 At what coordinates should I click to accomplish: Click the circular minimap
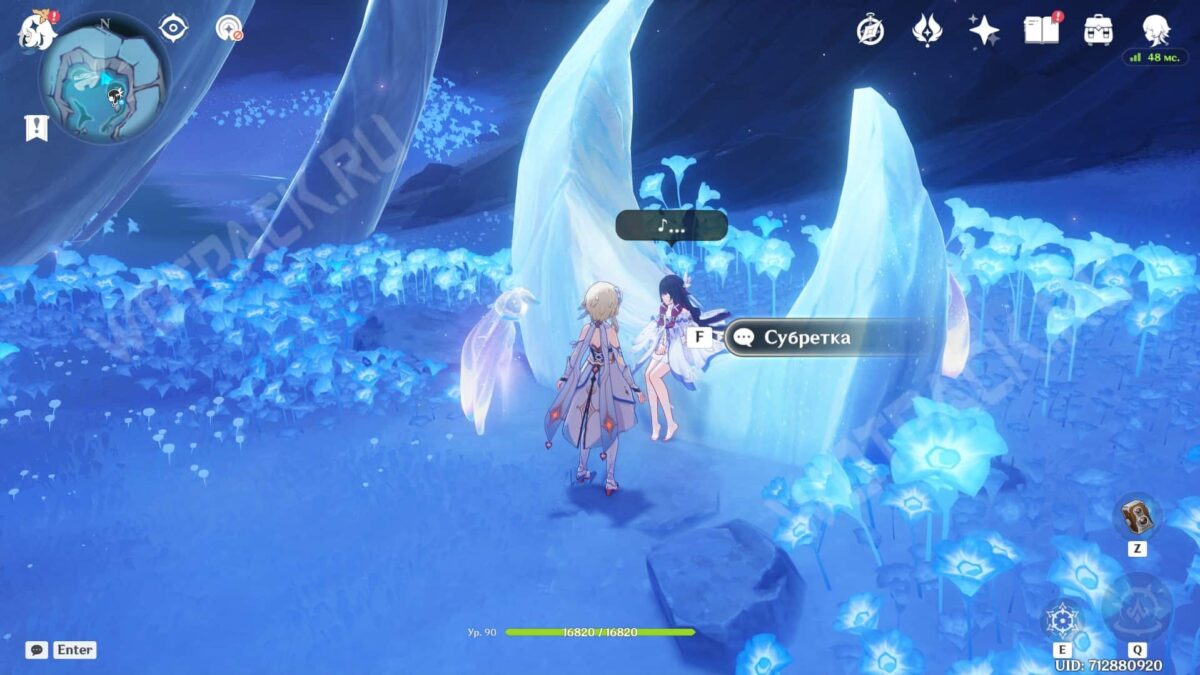tap(104, 79)
